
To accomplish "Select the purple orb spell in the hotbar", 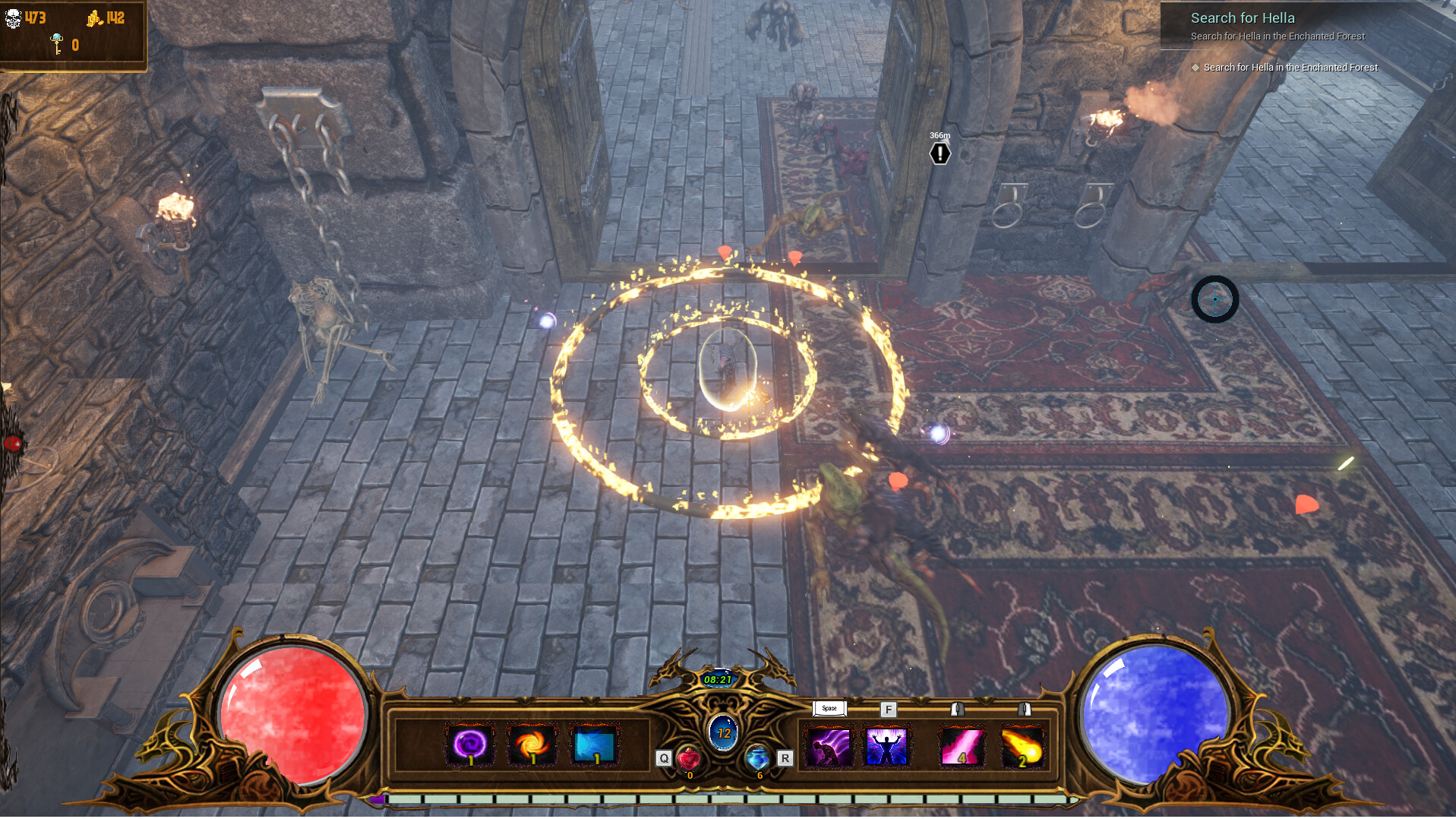I will click(x=469, y=745).
